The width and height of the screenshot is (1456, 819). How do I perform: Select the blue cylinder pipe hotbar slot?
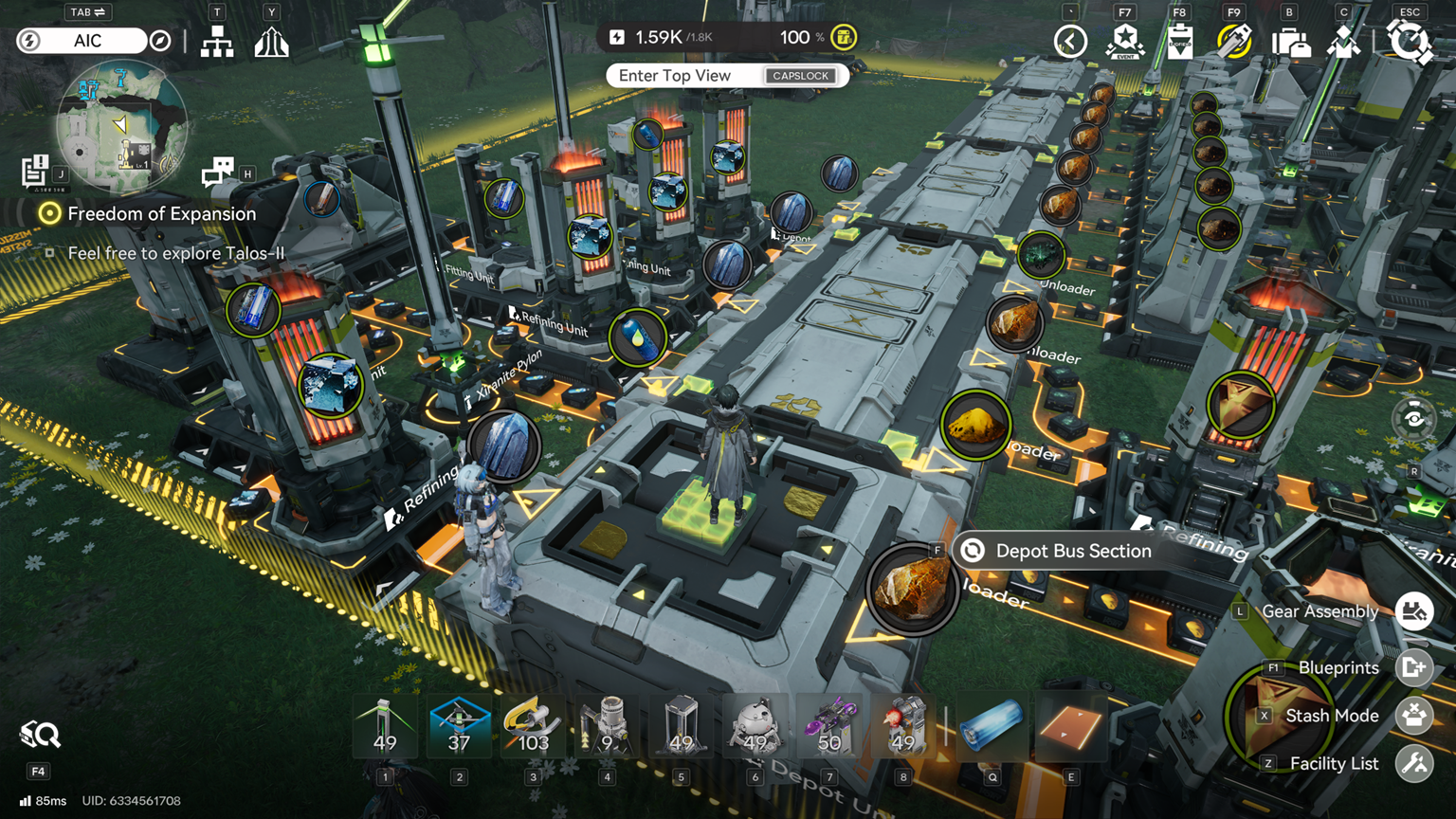(992, 727)
